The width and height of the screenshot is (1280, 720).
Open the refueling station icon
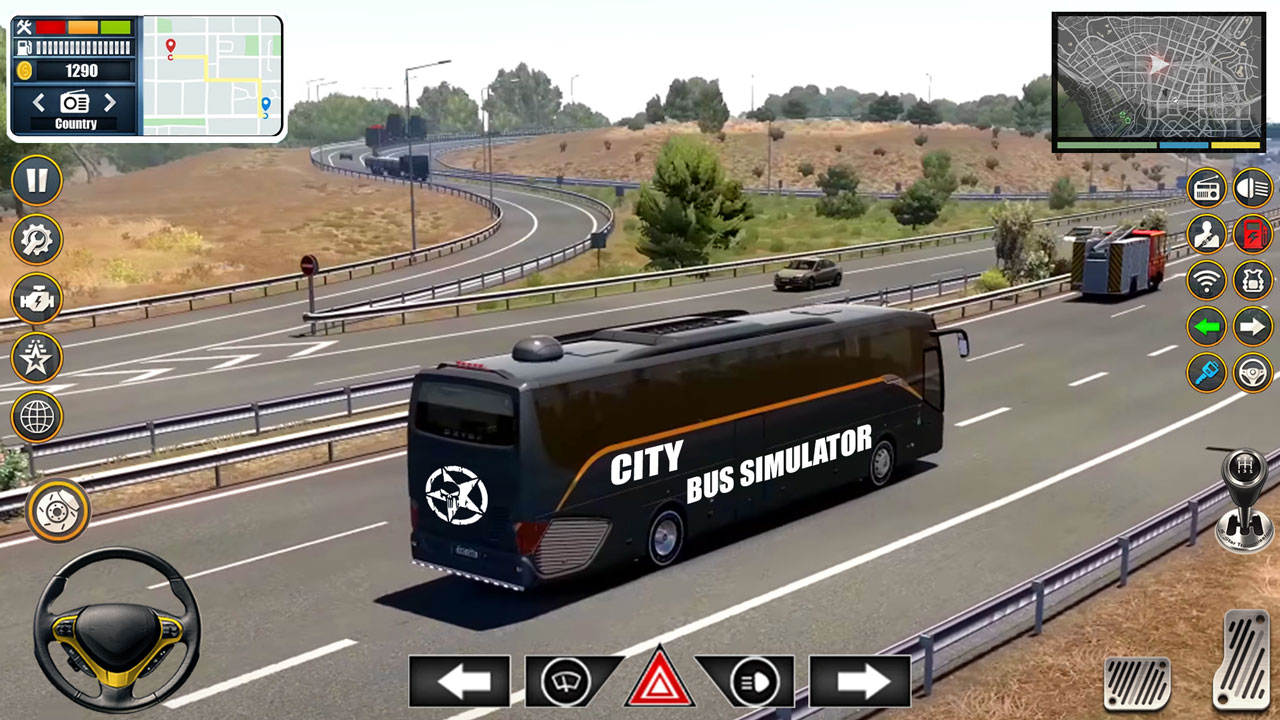(1251, 233)
